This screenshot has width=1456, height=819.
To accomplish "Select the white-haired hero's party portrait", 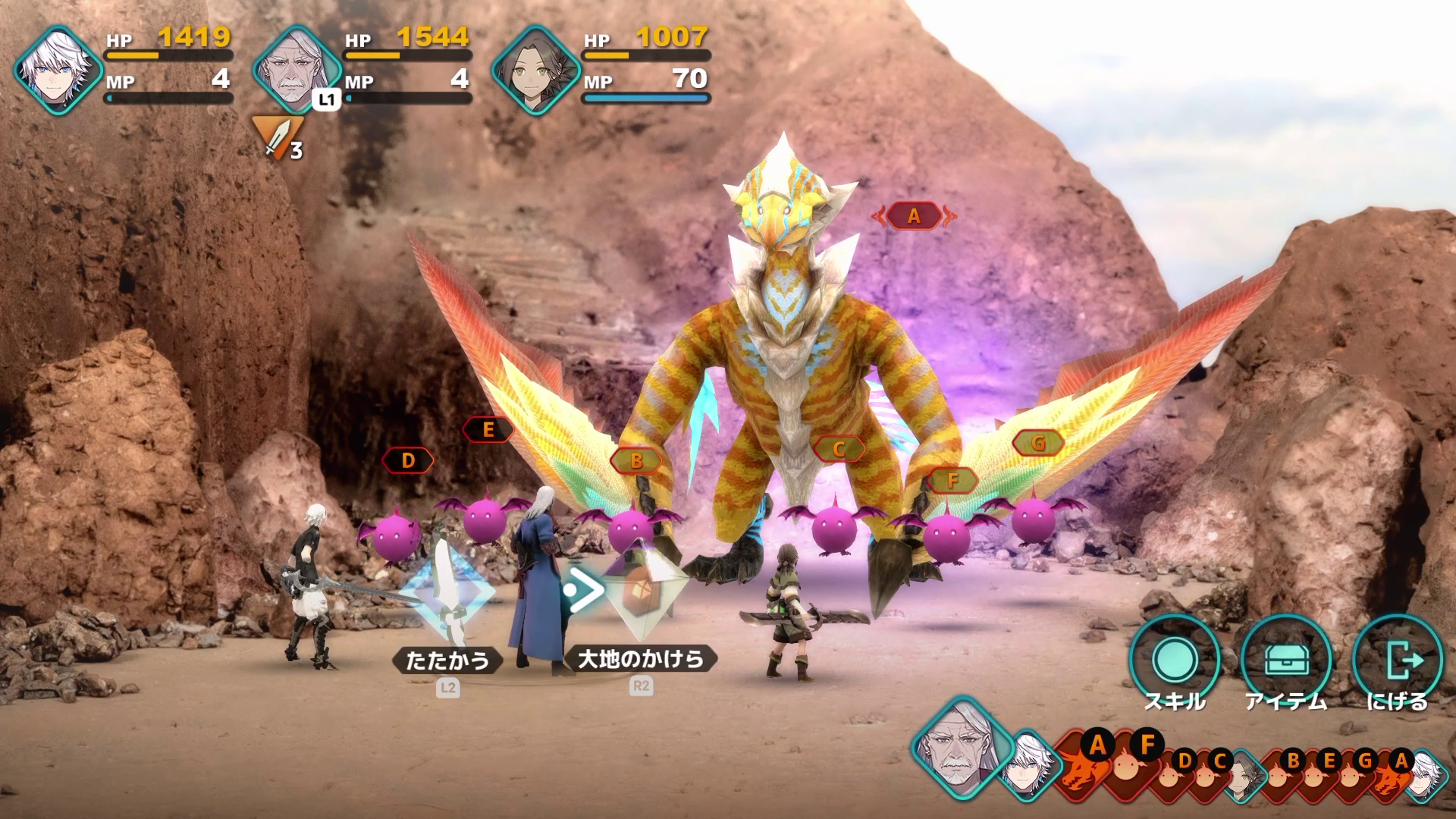I will pos(58,68).
